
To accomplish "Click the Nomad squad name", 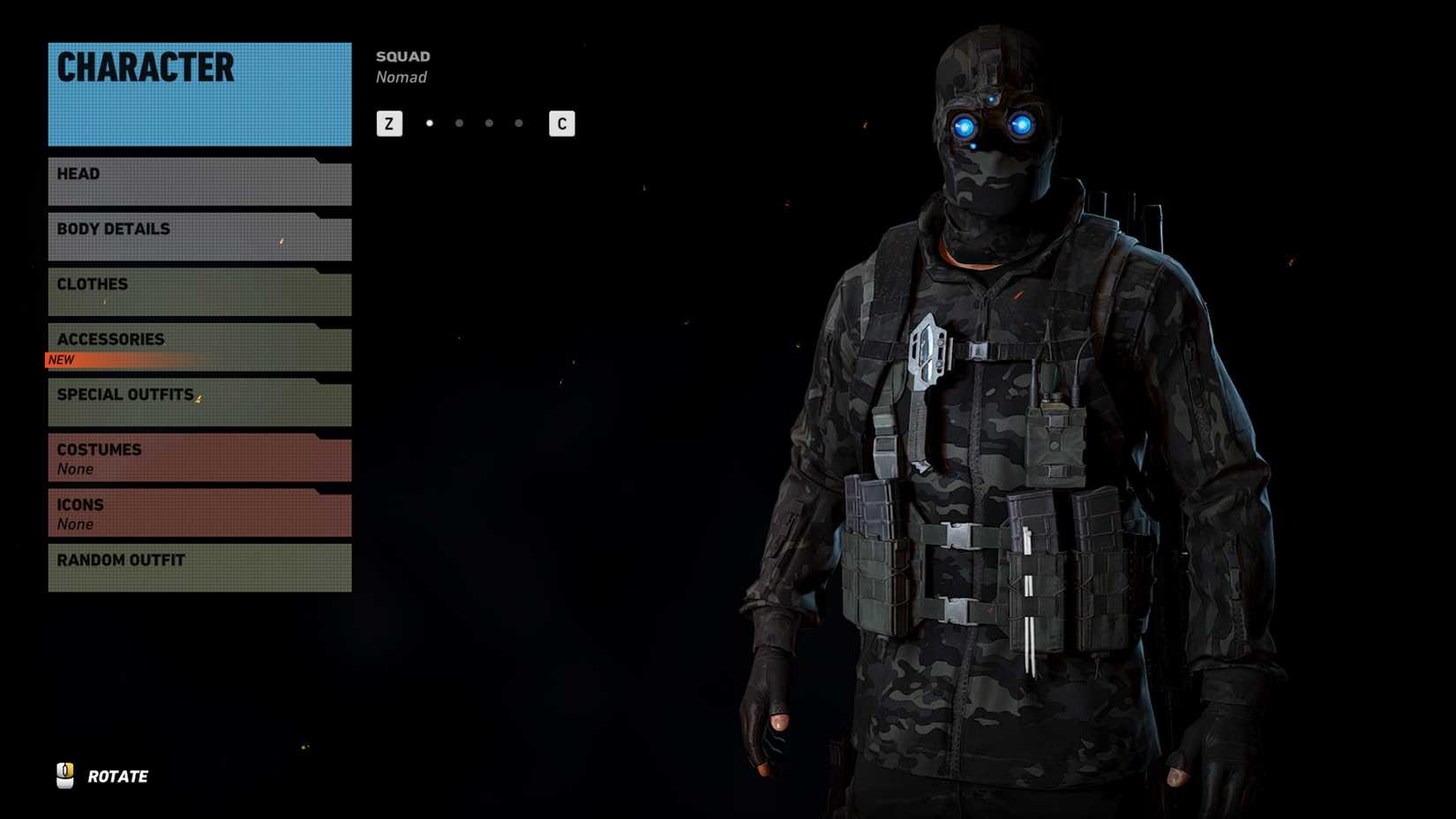I will pyautogui.click(x=402, y=77).
